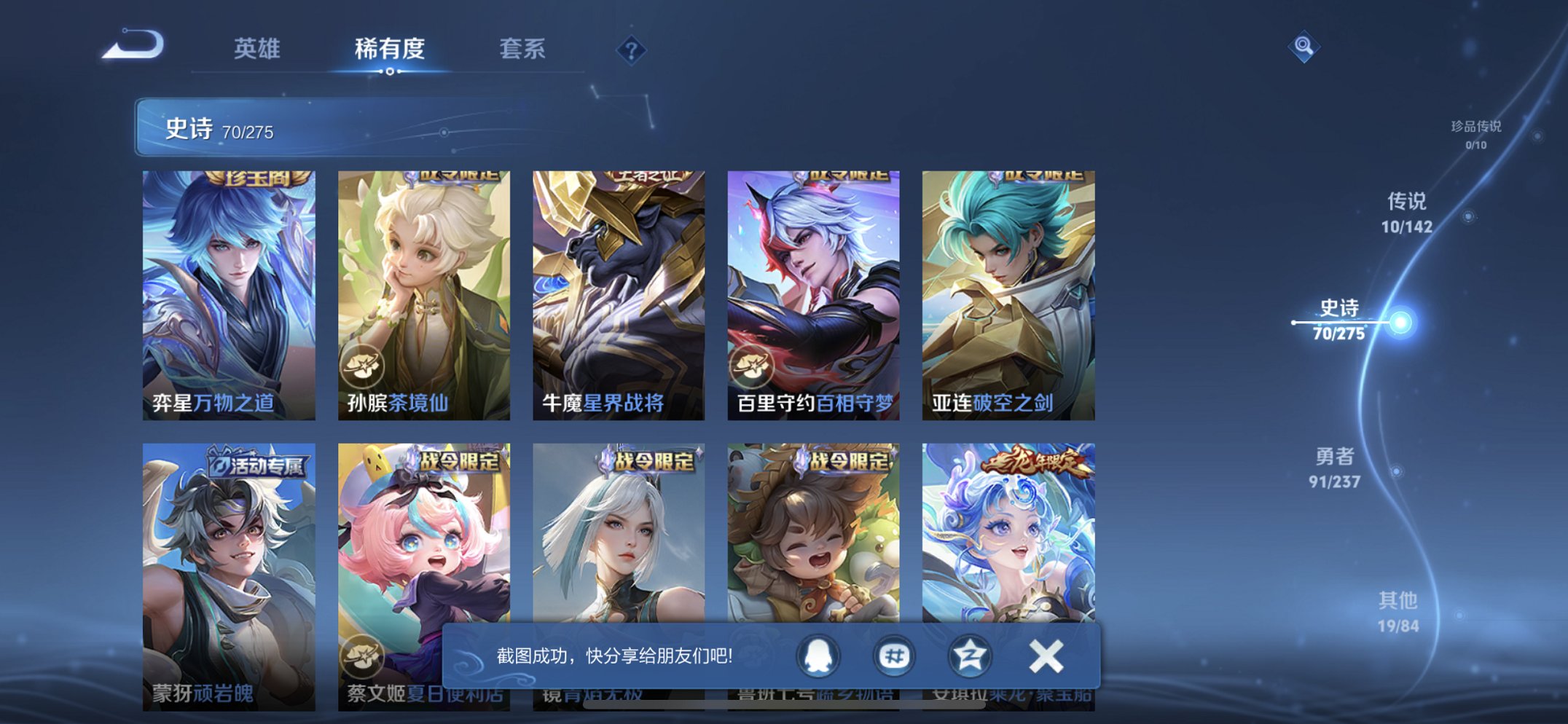Image resolution: width=1568 pixels, height=724 pixels.
Task: Share the screenshot via the QQ penguin icon
Action: coord(820,655)
